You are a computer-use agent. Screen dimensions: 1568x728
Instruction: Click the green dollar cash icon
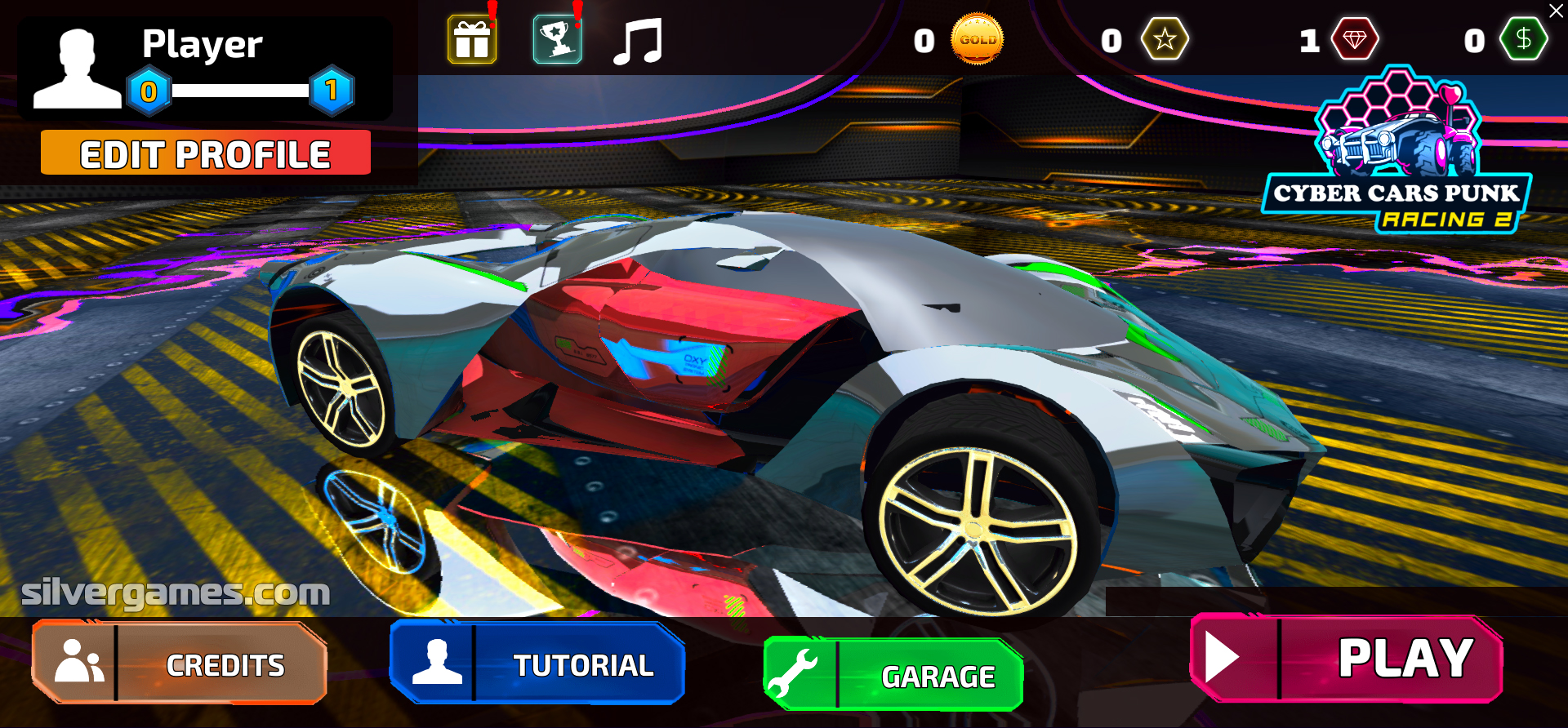tap(1523, 39)
